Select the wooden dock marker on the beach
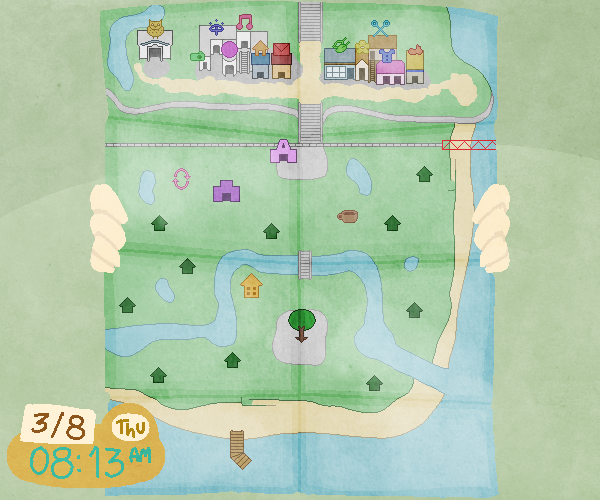 click(239, 447)
